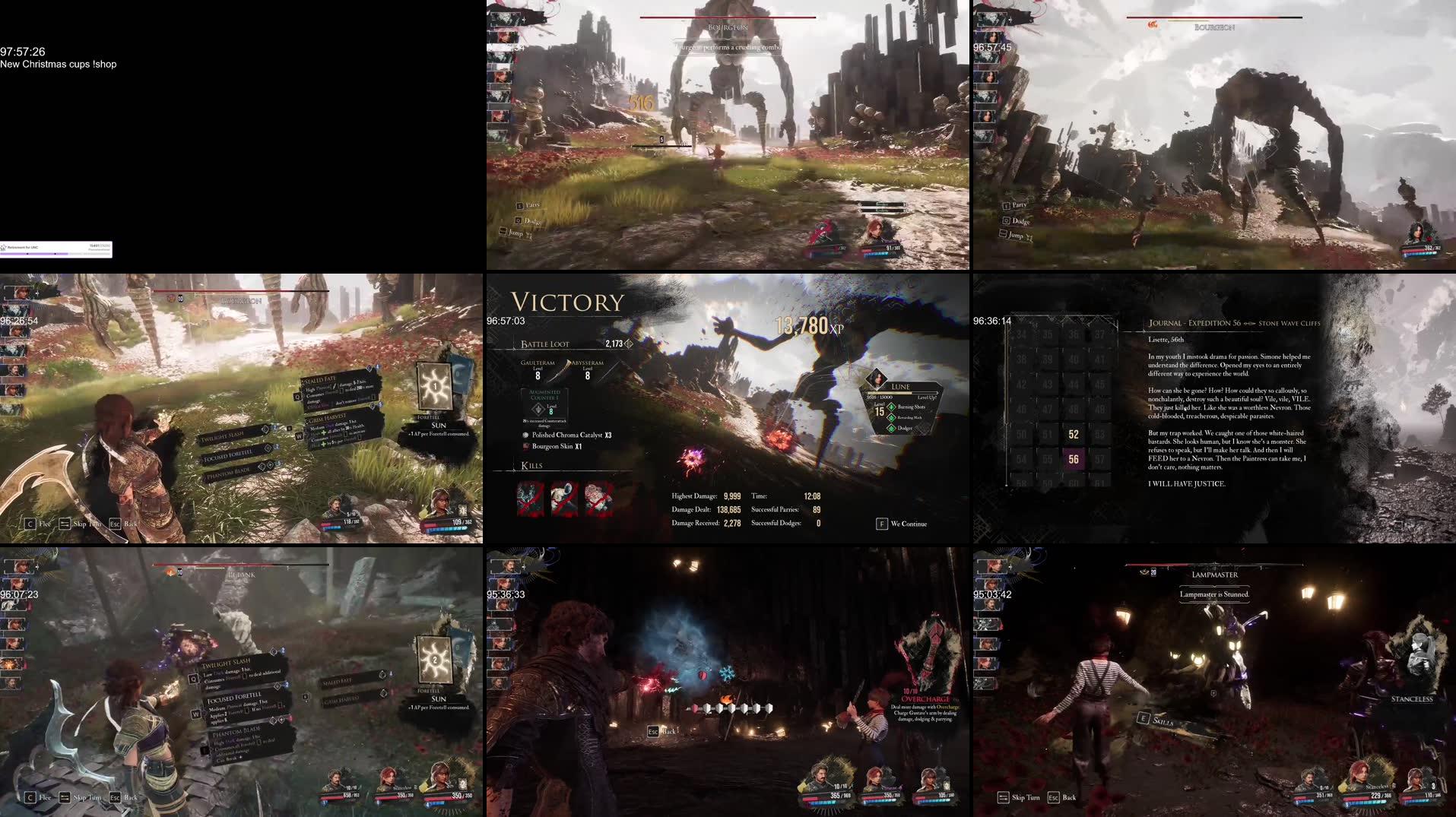Select journal entry 52 in the grid
Image resolution: width=1456 pixels, height=817 pixels.
pyautogui.click(x=1074, y=434)
